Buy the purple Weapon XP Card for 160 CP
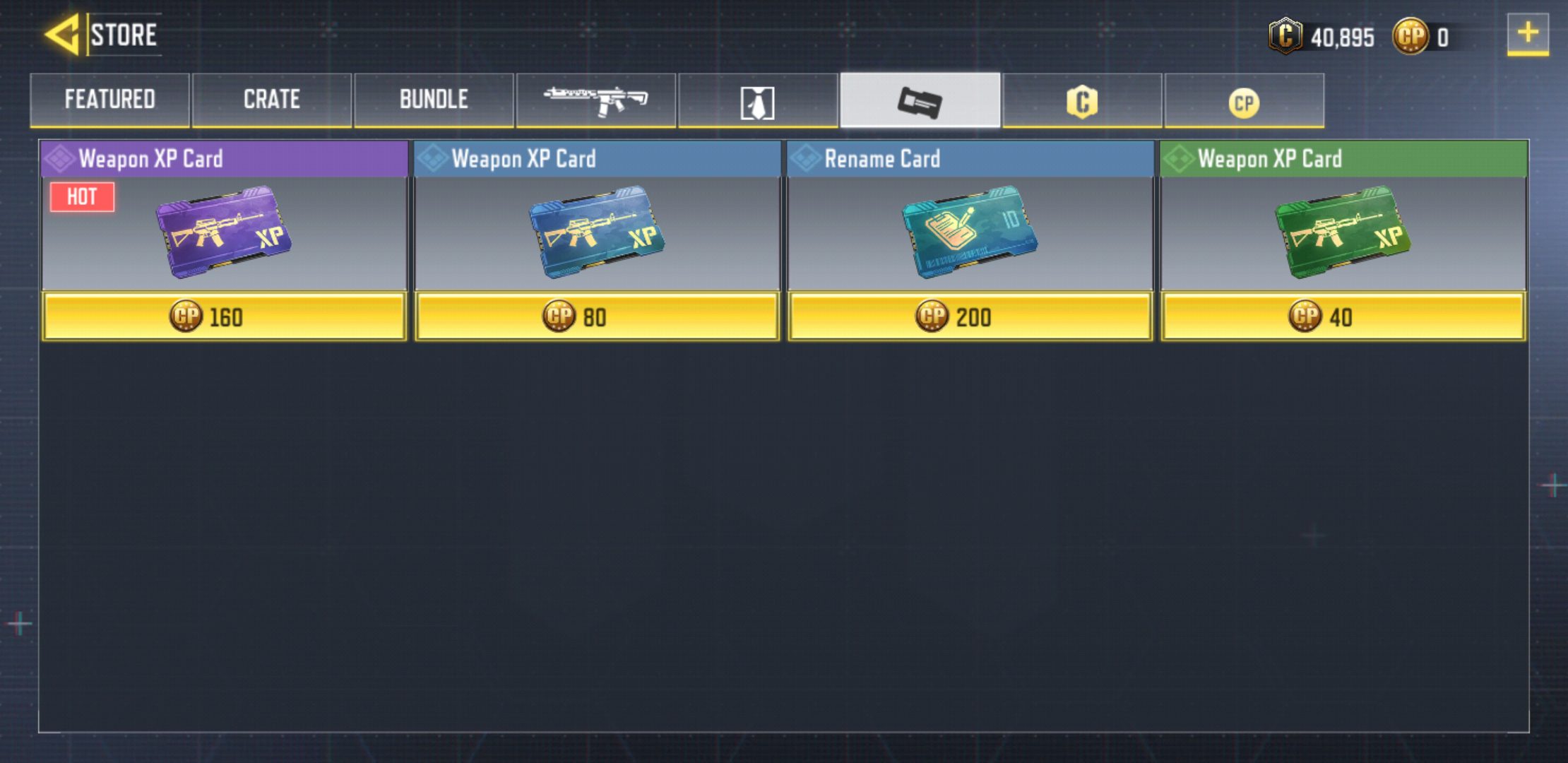This screenshot has height=763, width=1568. (x=224, y=318)
